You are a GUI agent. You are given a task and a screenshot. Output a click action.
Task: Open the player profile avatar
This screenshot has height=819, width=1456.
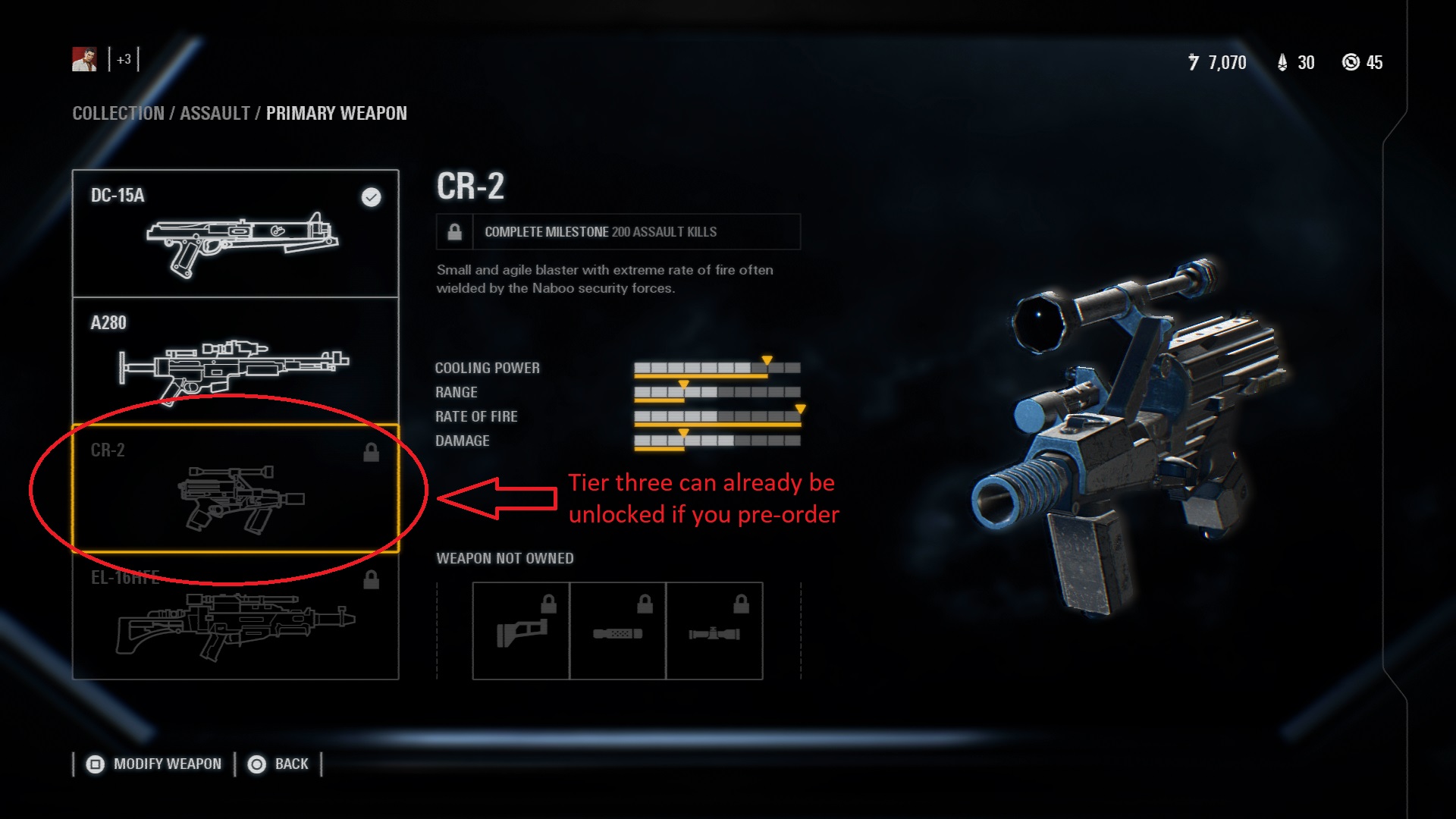click(84, 59)
